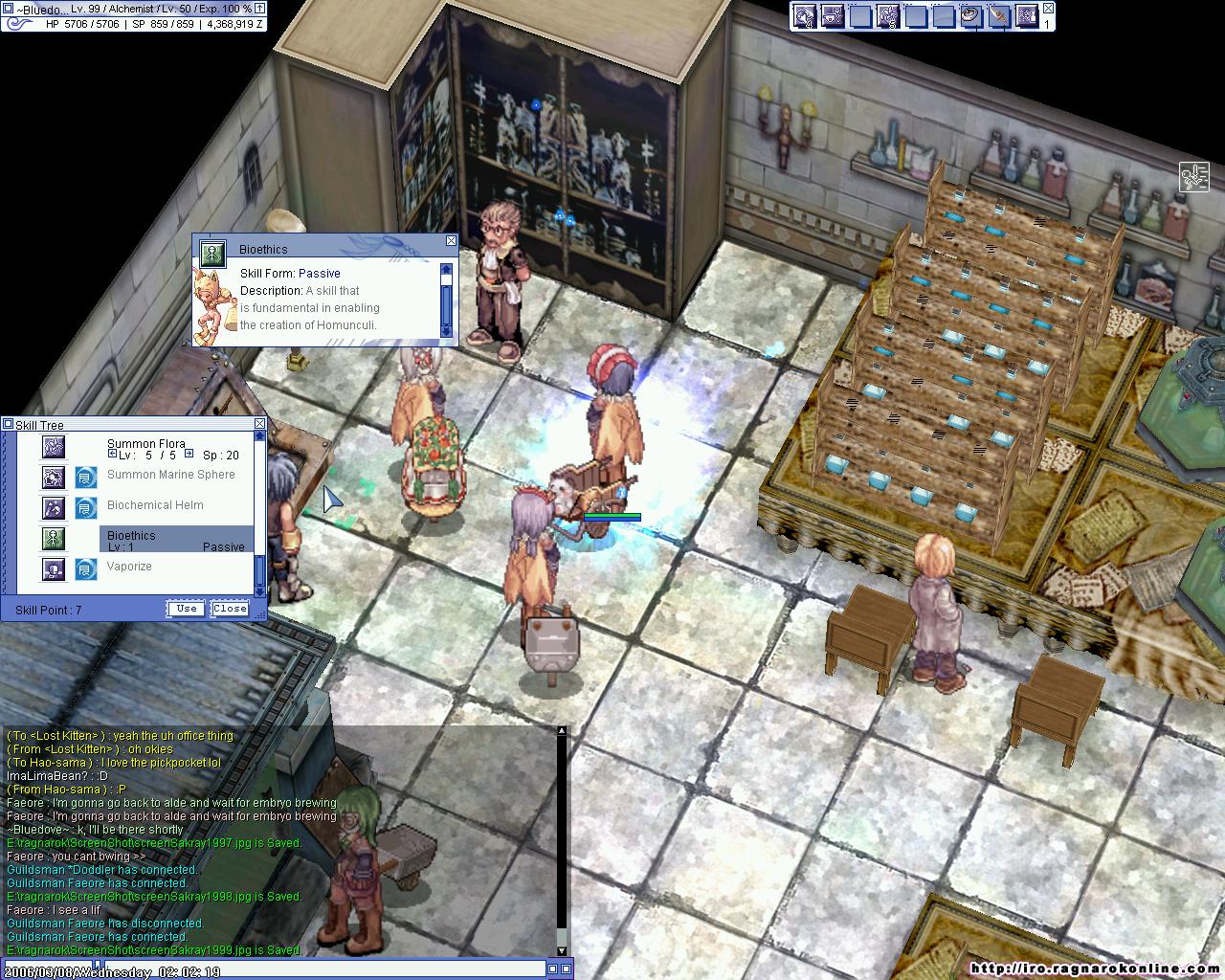Open quest scroll icon beside Vaporize
1225x980 pixels.
pos(86,568)
